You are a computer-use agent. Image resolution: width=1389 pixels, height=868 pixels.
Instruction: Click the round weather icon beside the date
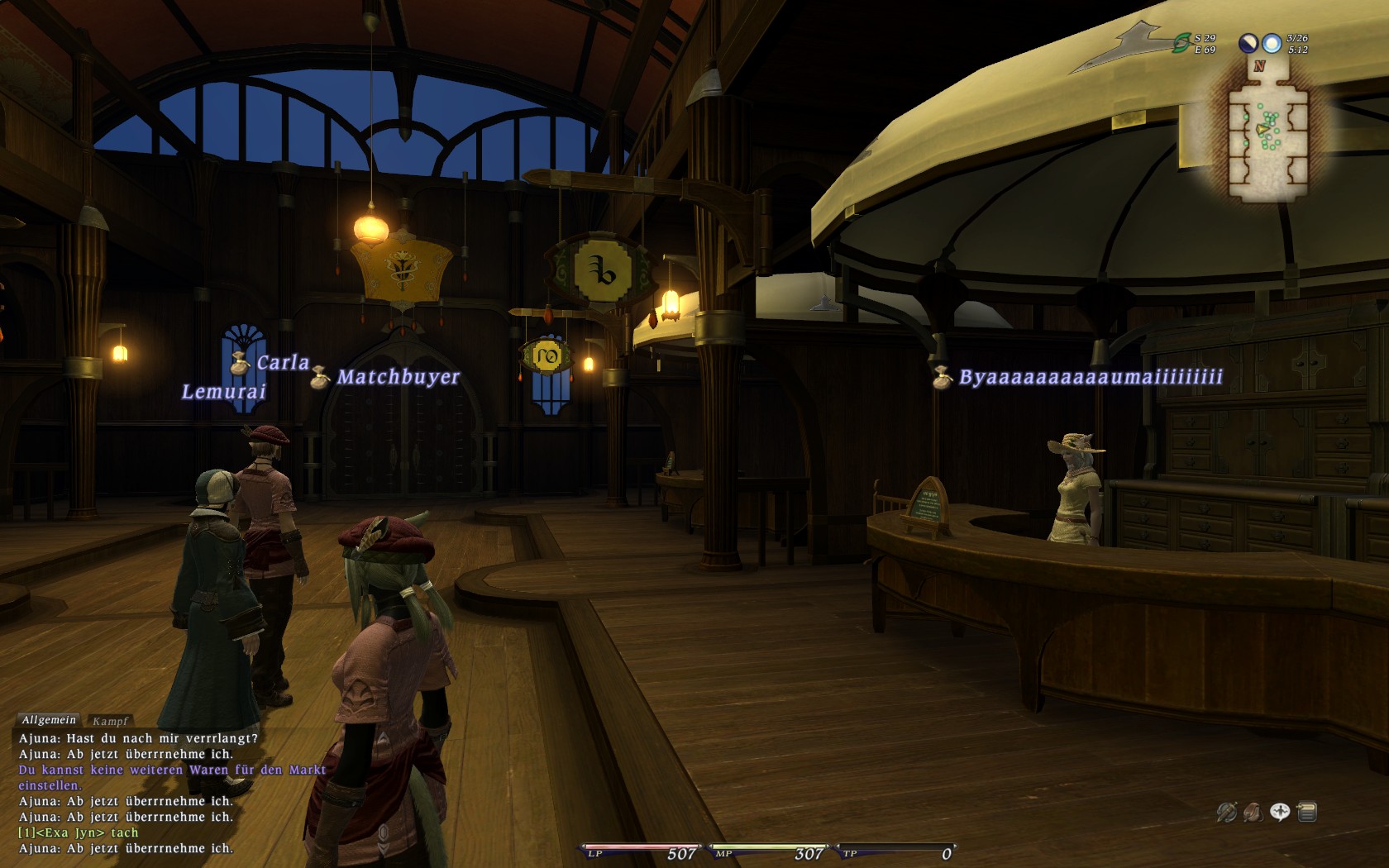click(1272, 43)
